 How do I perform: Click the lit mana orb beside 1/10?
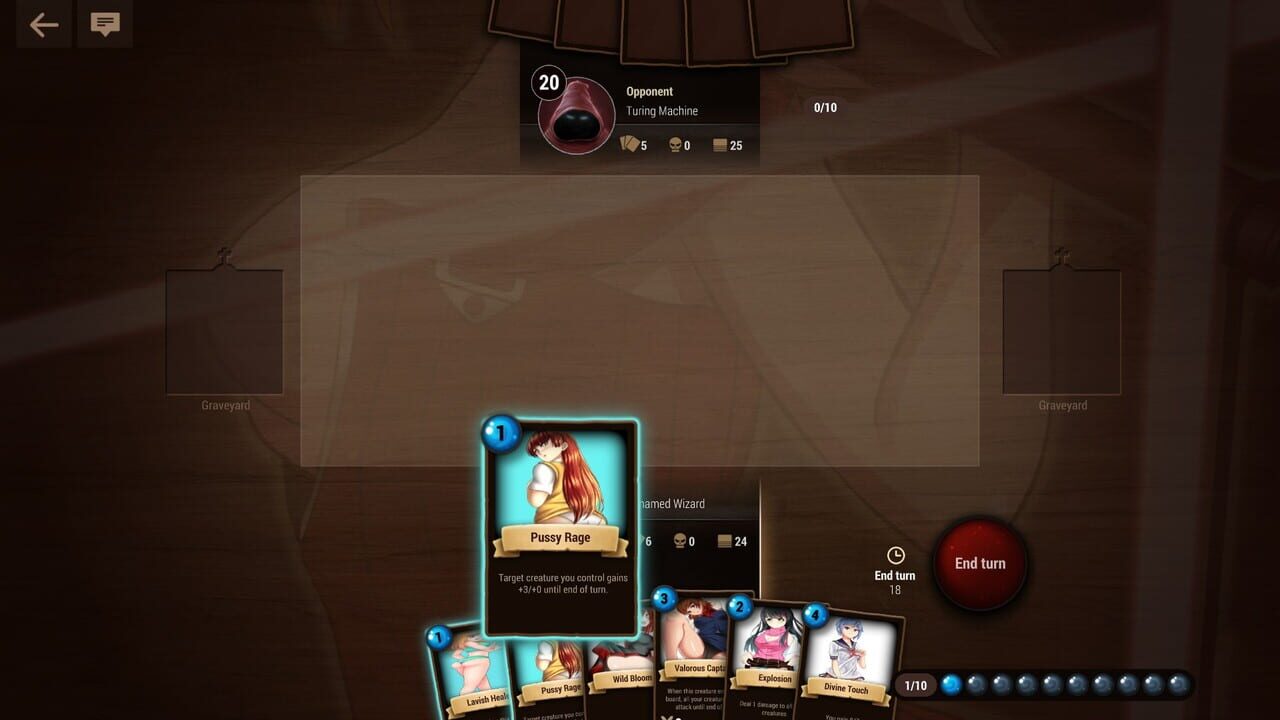coord(950,685)
